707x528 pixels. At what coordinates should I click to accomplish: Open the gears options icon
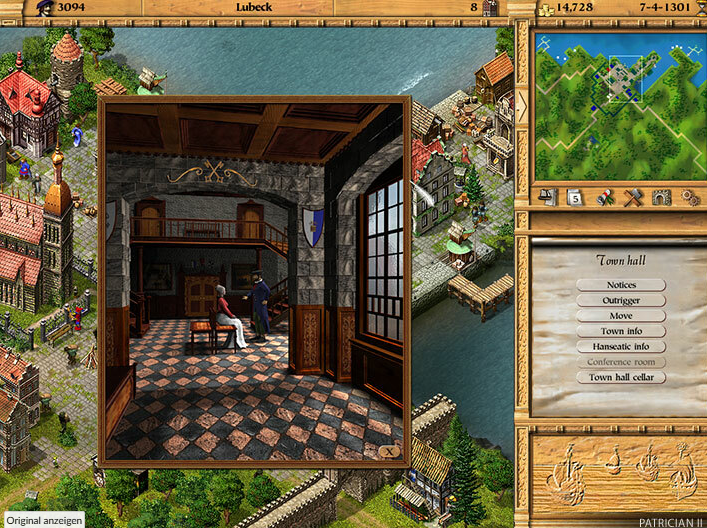pos(688,197)
